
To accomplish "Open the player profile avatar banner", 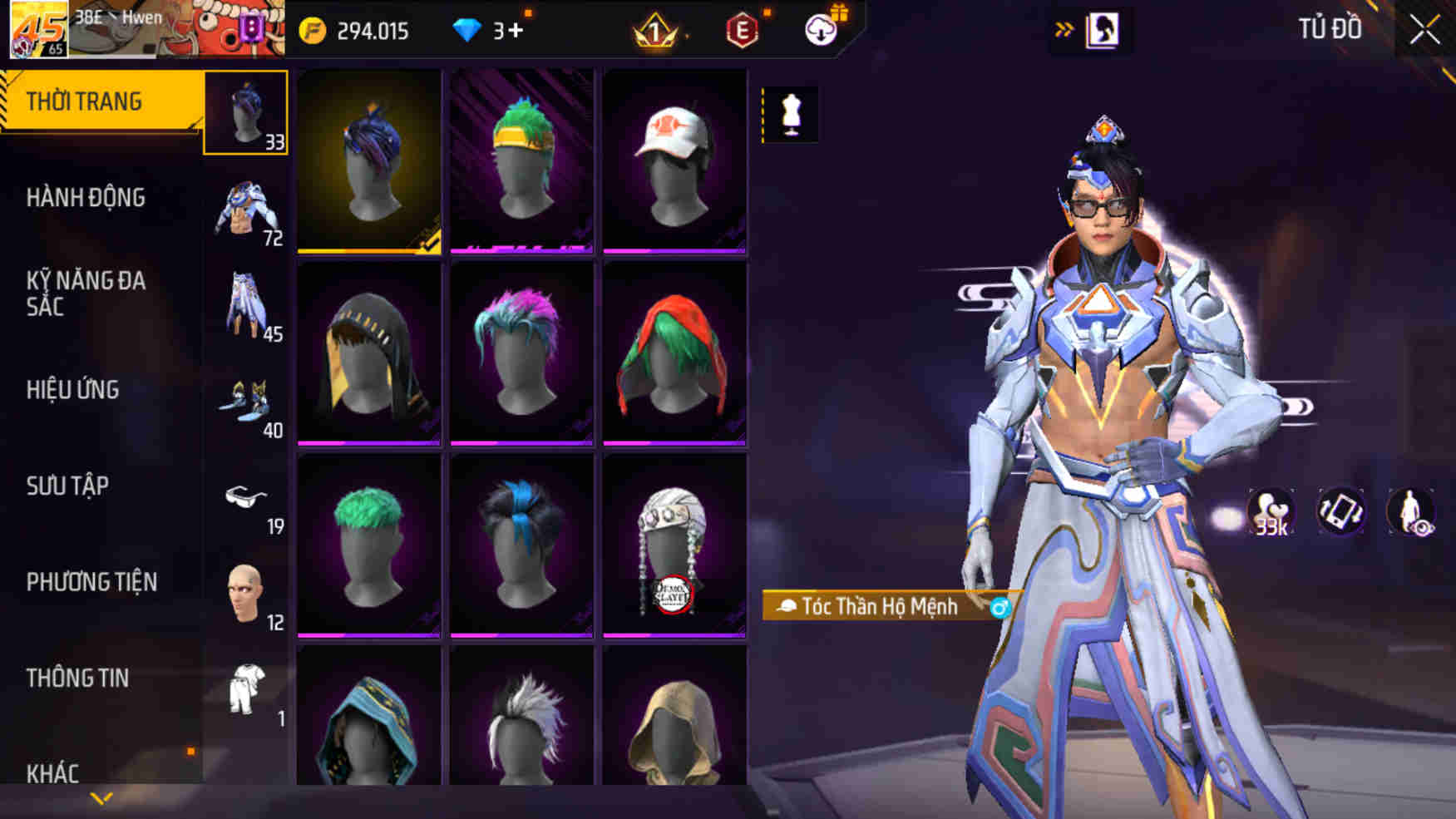I will pyautogui.click(x=146, y=29).
